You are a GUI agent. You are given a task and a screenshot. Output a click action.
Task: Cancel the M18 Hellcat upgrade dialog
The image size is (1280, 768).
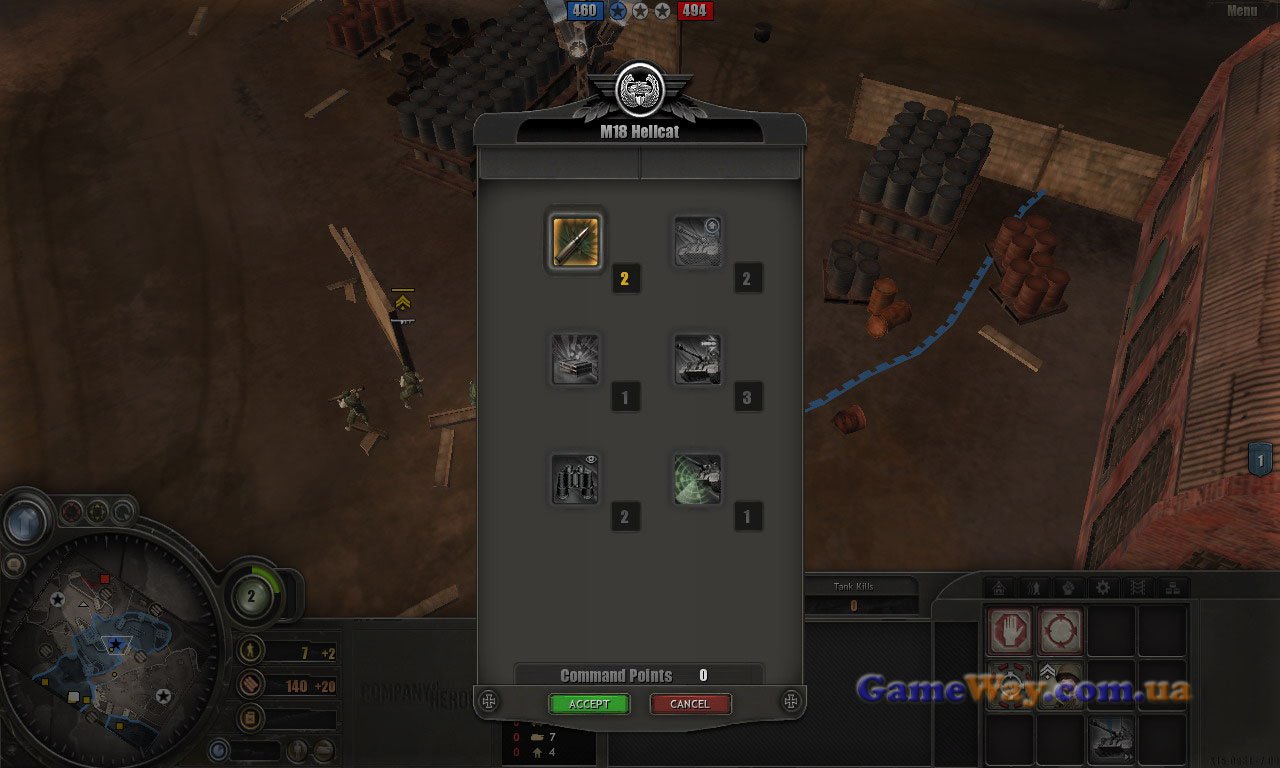click(x=690, y=704)
